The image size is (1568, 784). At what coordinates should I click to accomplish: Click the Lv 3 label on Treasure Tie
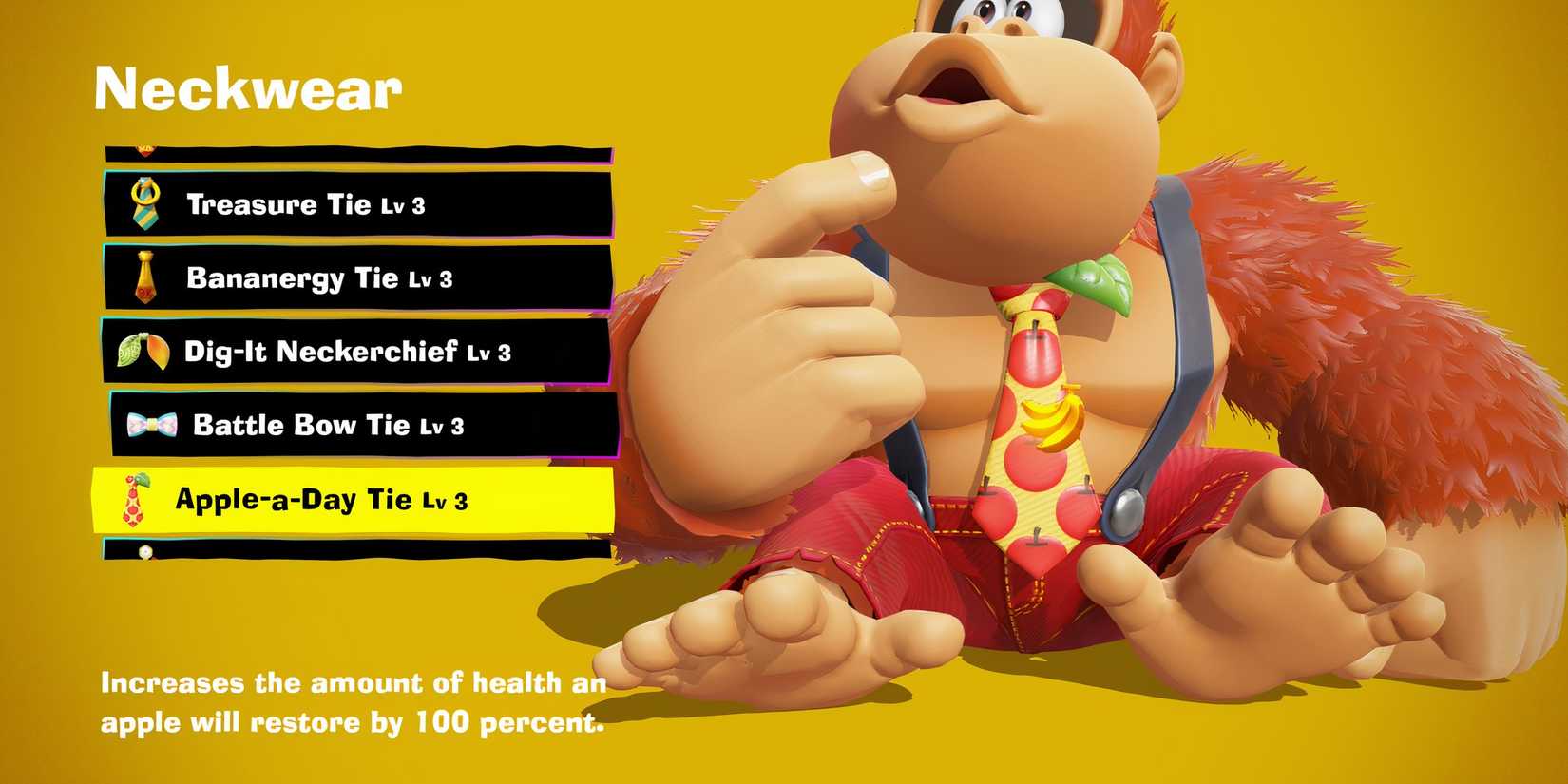(406, 204)
